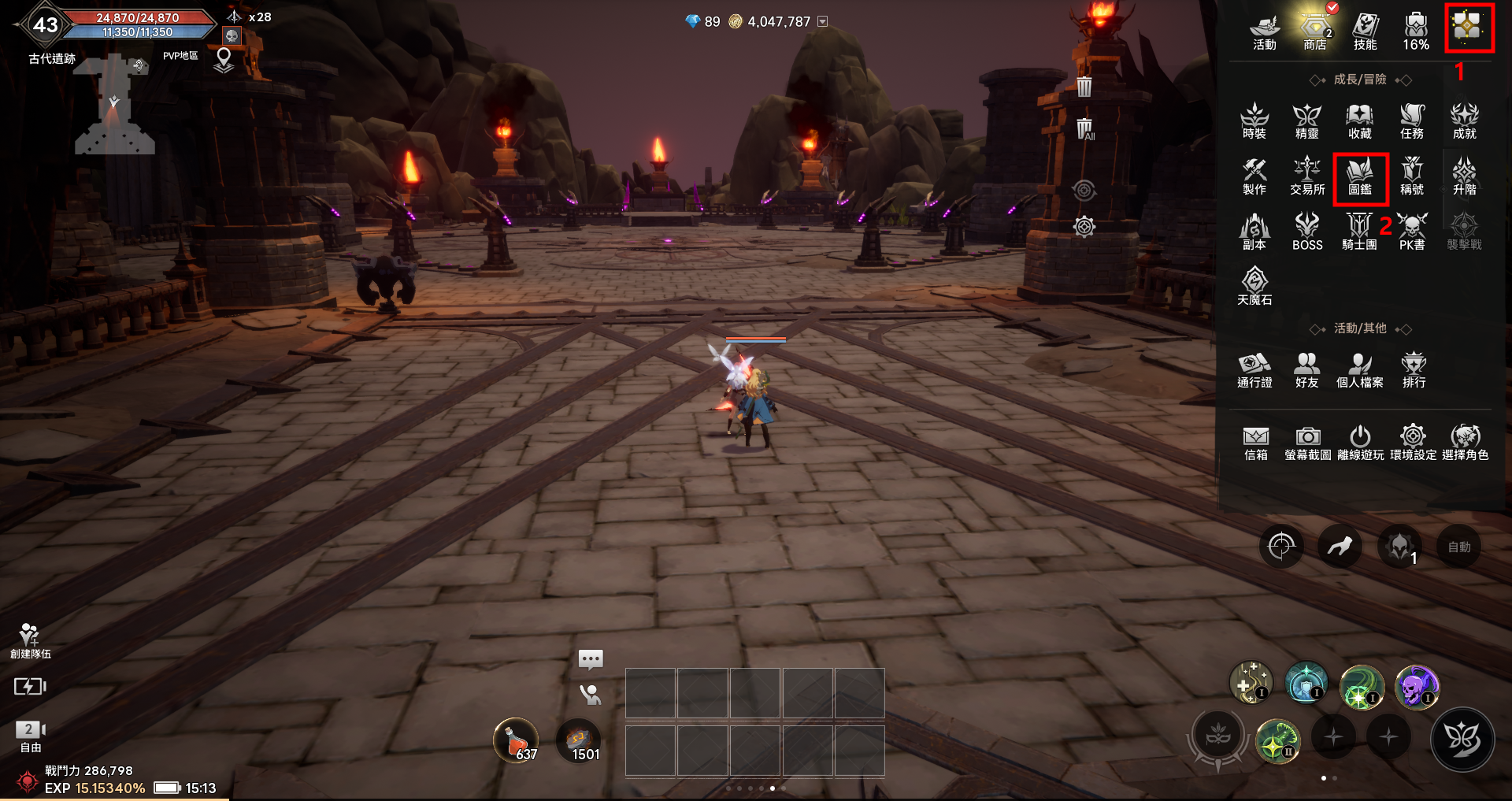1512x801 pixels.
Task: Open the 技能 skills menu
Action: click(x=1365, y=32)
